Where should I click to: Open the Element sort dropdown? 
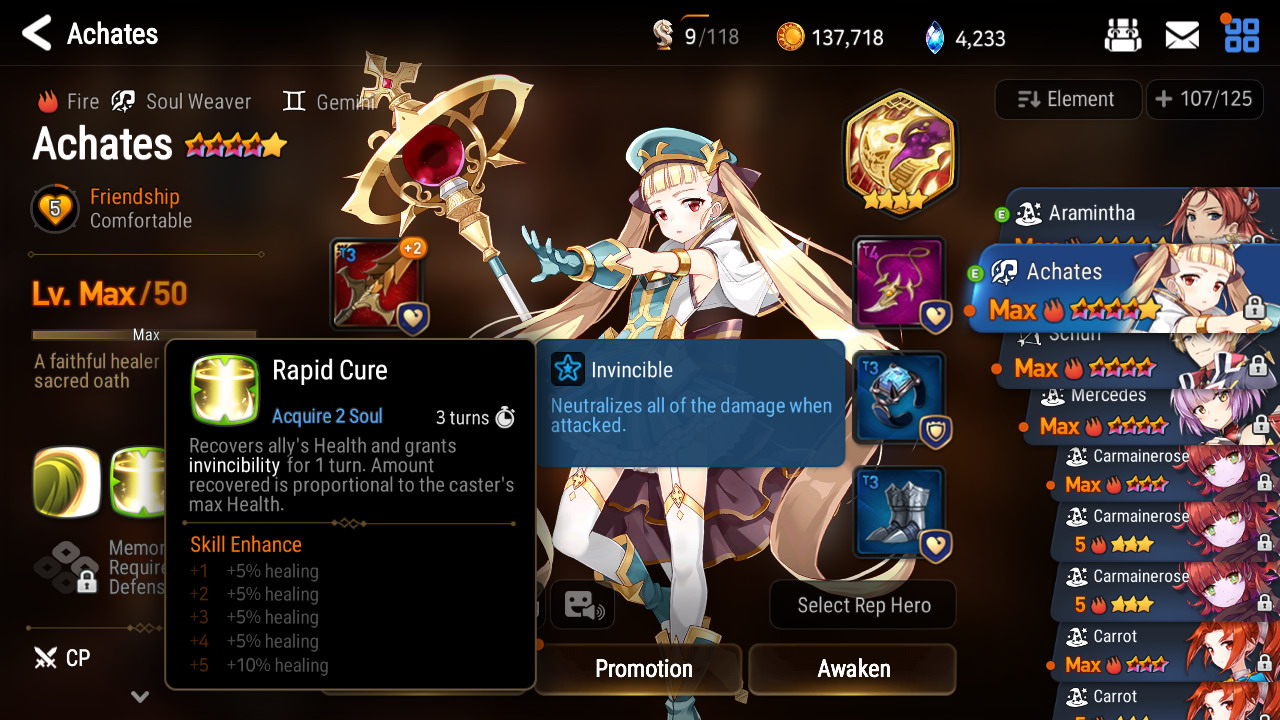pyautogui.click(x=1068, y=99)
